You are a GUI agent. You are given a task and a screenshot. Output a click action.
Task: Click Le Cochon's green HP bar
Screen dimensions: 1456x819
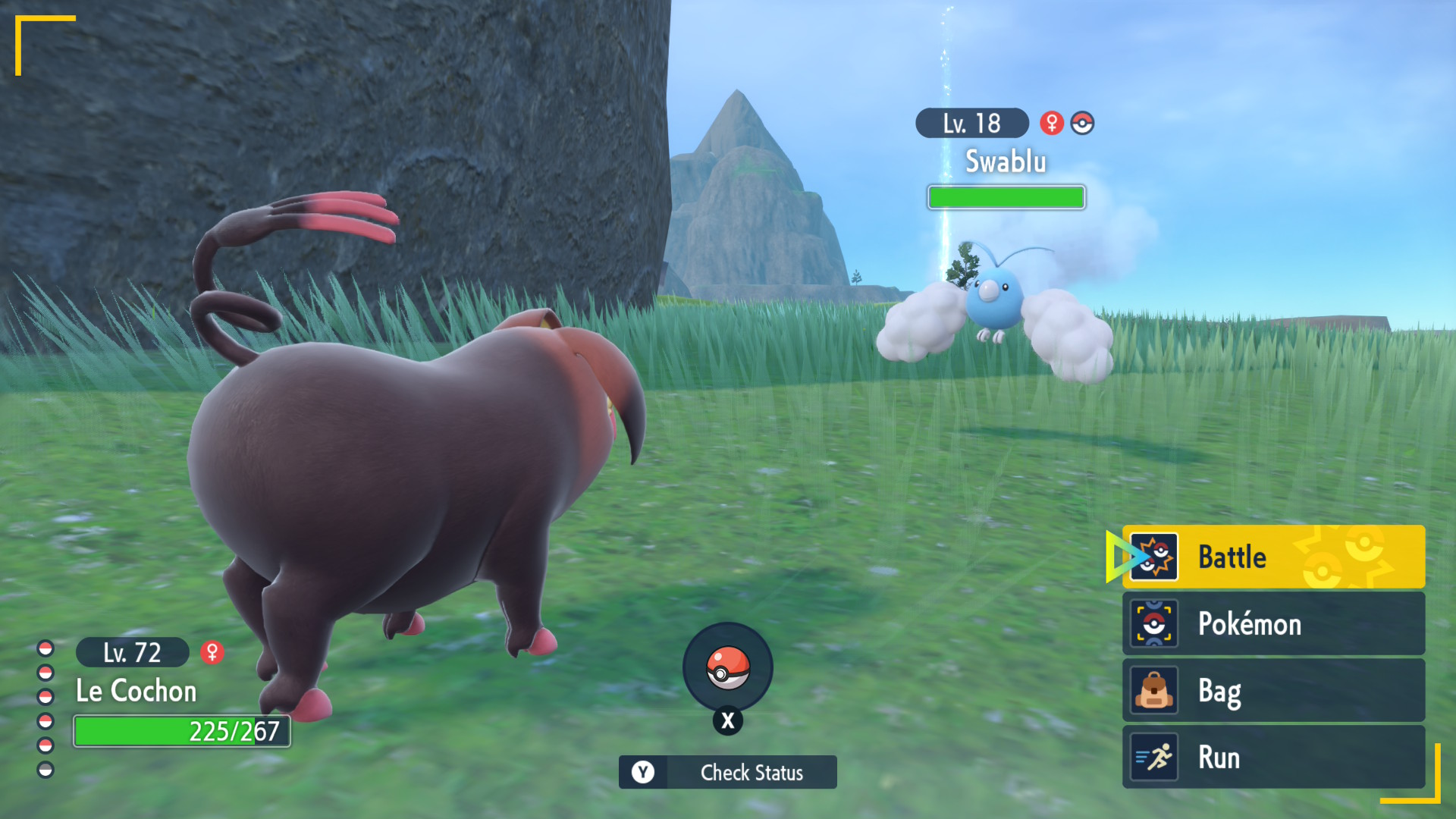coord(180,730)
